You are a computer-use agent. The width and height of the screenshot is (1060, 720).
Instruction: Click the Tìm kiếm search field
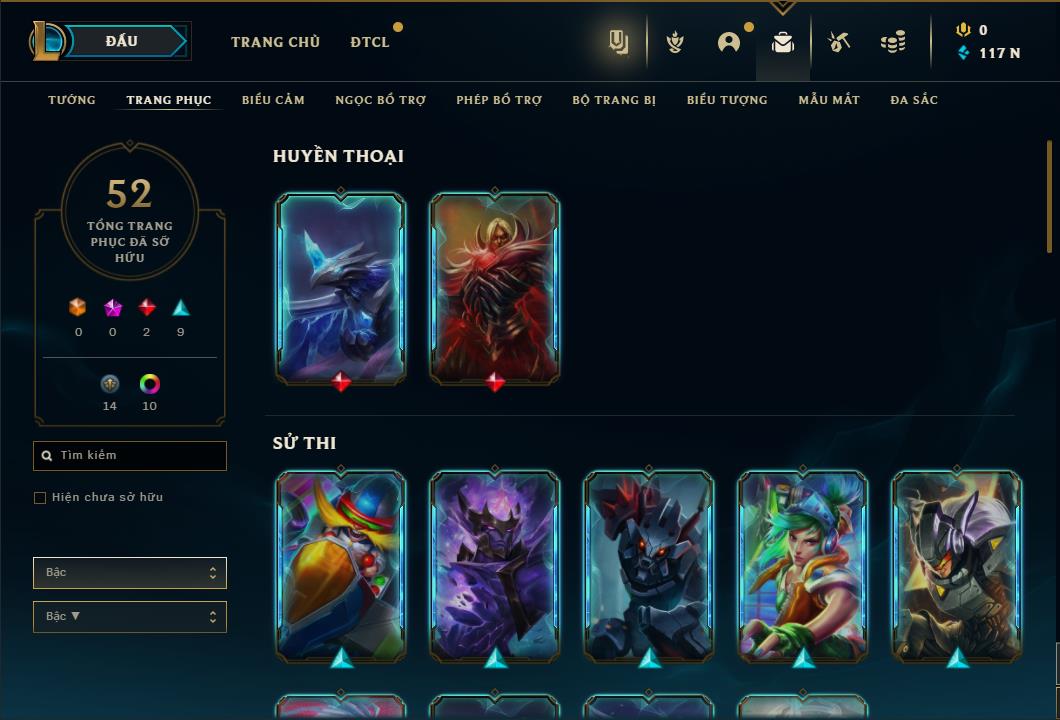point(130,456)
